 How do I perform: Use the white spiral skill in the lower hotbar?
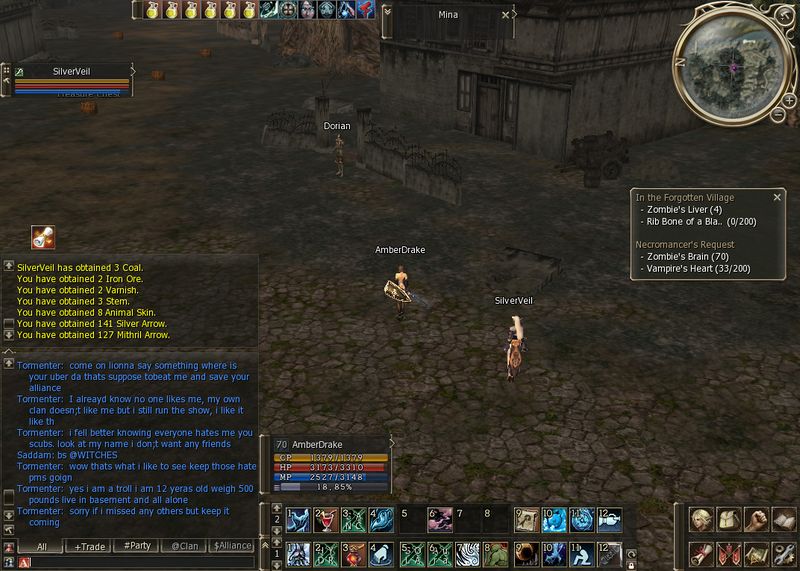coord(467,552)
